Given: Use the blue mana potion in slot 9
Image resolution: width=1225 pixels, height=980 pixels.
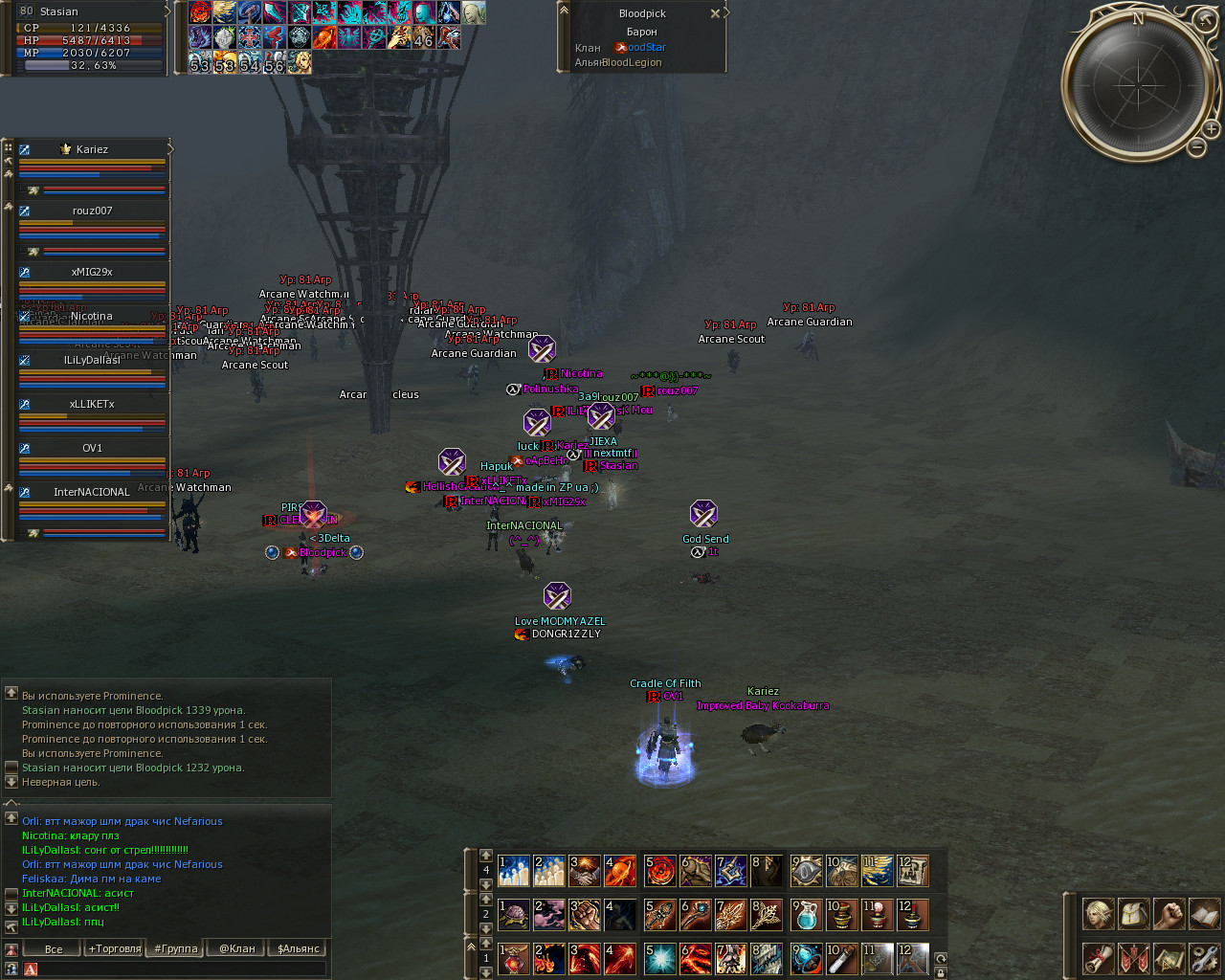Looking at the screenshot, I should point(806,915).
